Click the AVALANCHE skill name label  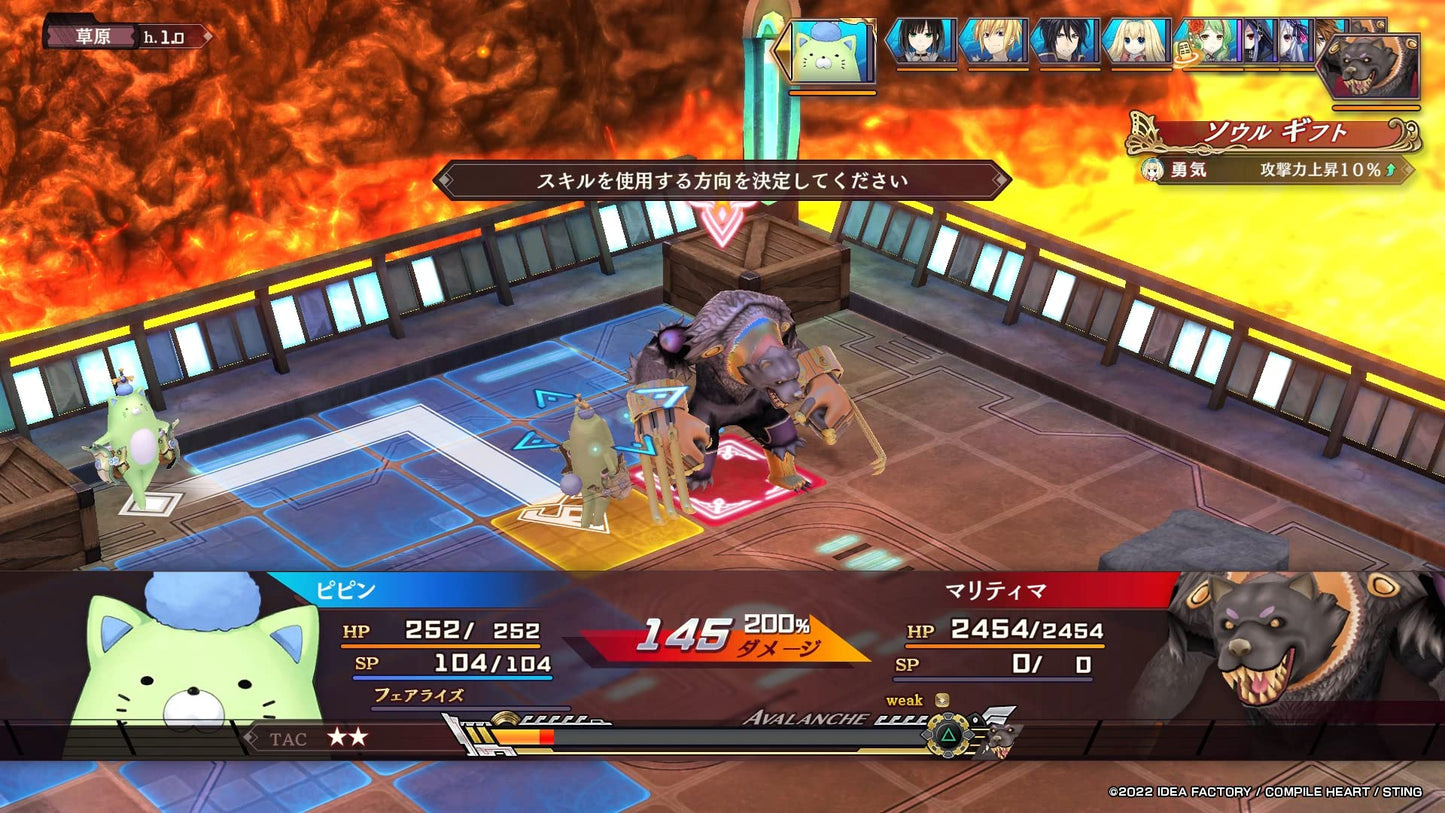[805, 718]
